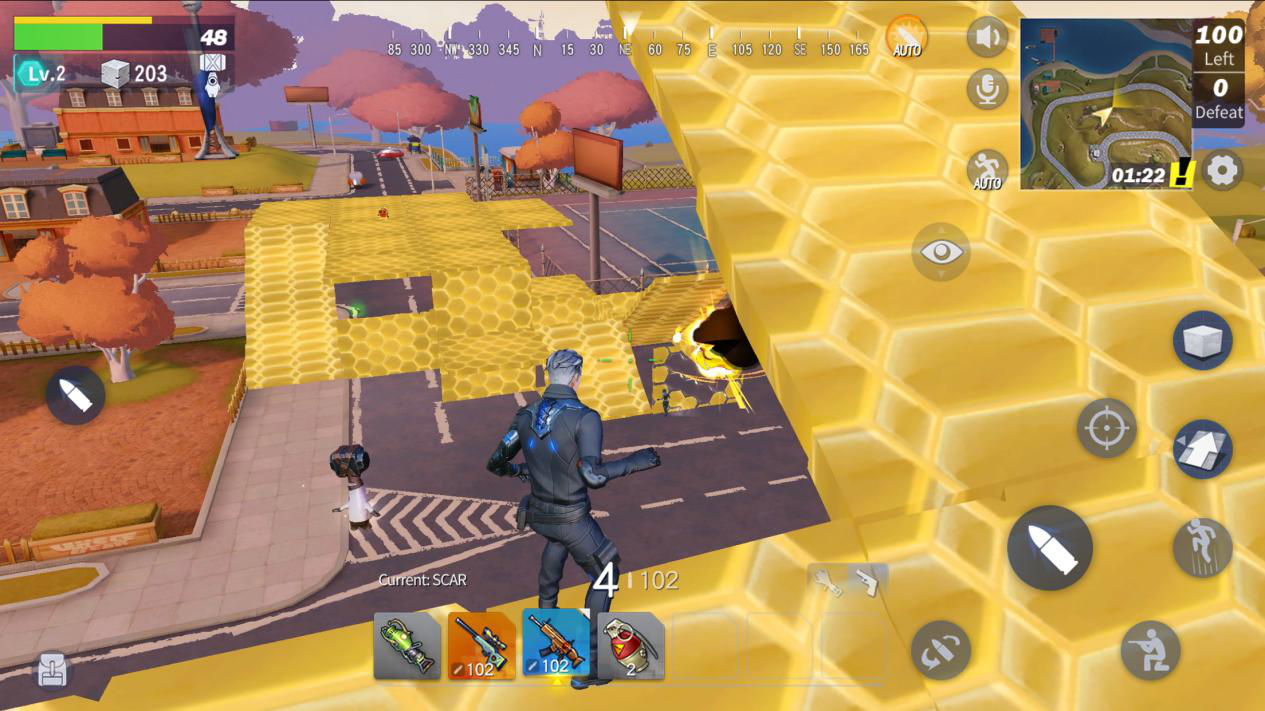This screenshot has width=1265, height=711.
Task: Tap the crouch button
Action: 1150,651
